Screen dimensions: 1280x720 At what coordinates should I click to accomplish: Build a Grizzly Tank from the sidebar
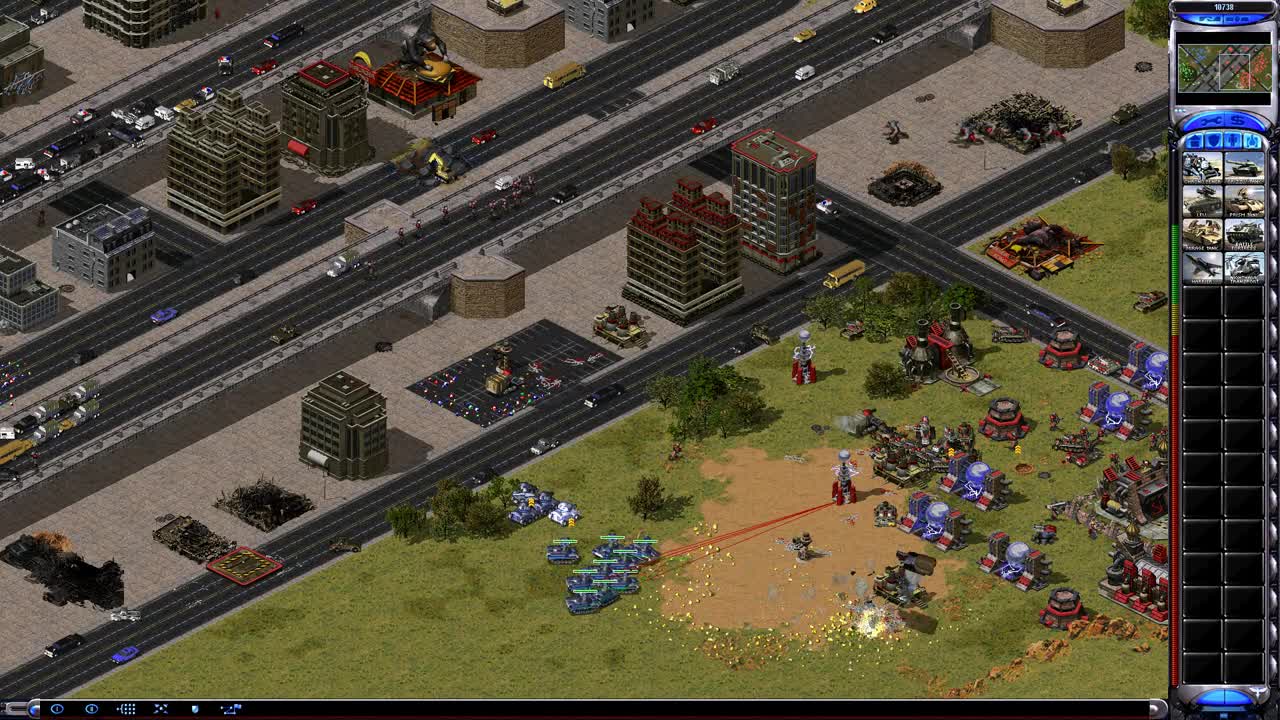click(x=1242, y=166)
